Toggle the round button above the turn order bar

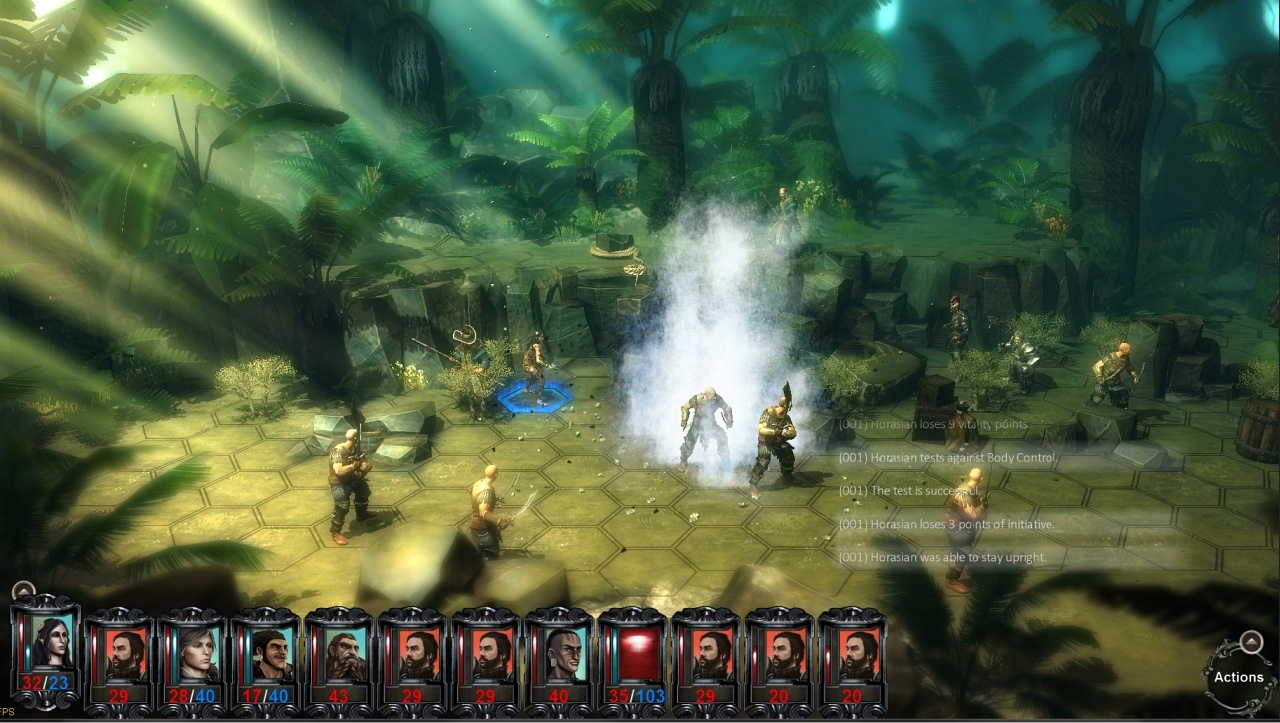click(x=23, y=591)
